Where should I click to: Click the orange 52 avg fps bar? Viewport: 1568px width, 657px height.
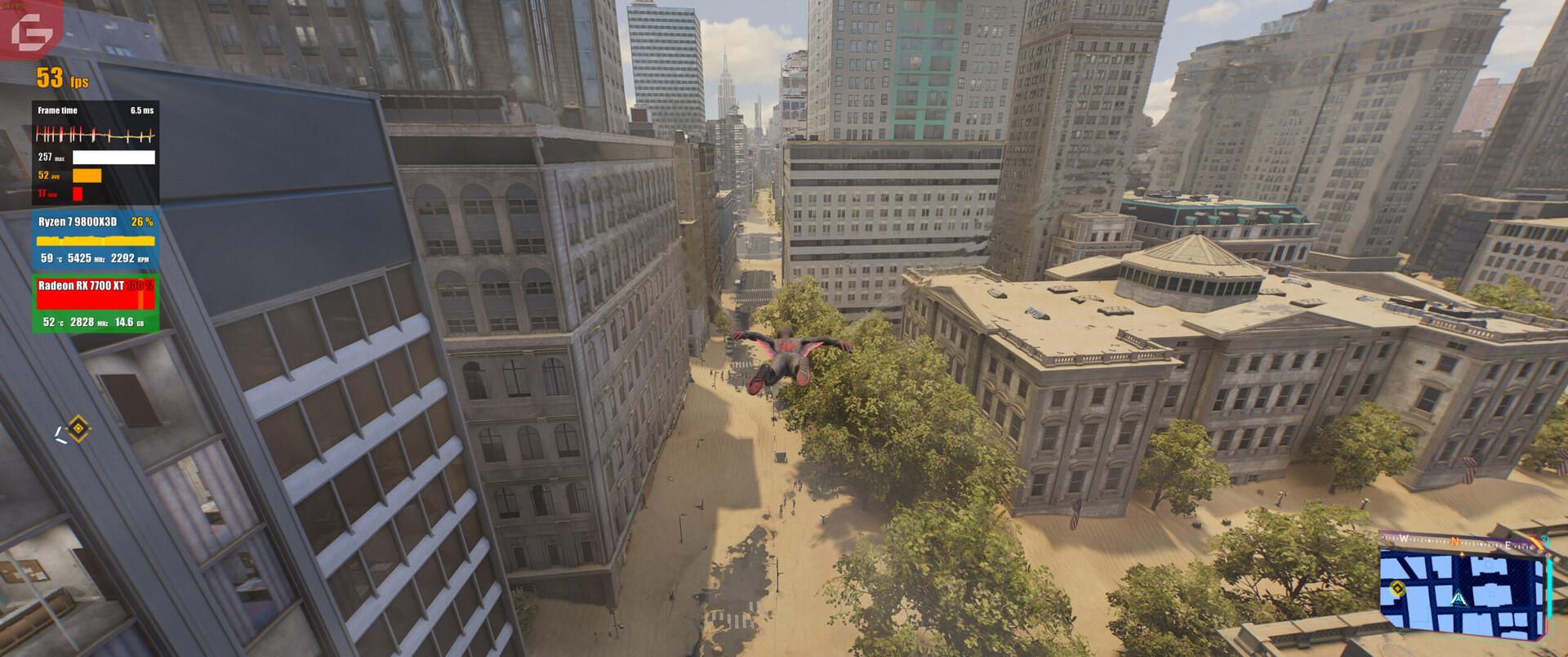click(87, 176)
